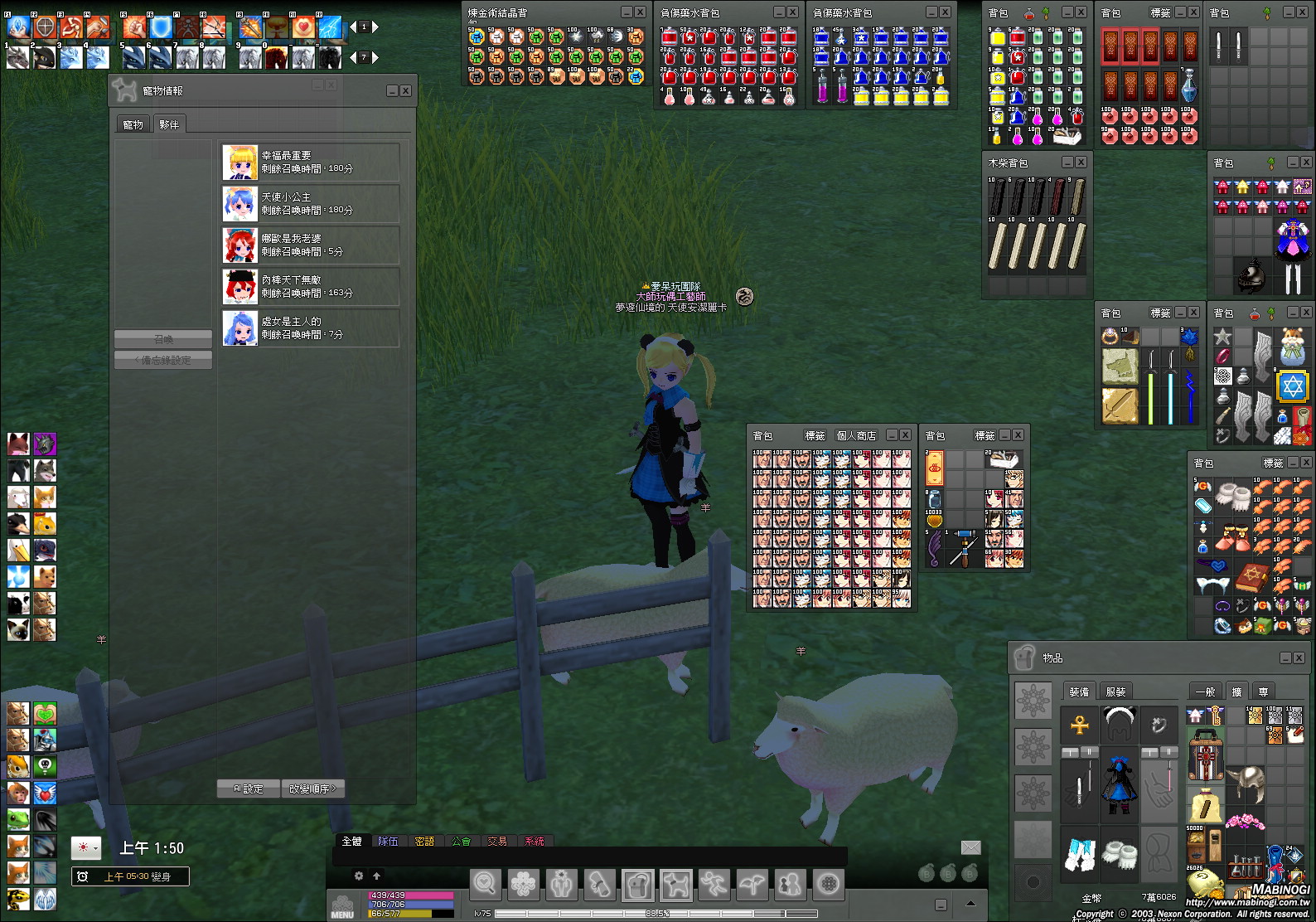This screenshot has height=922, width=1316.
Task: Switch chat to the 系統 tab
Action: click(x=534, y=841)
